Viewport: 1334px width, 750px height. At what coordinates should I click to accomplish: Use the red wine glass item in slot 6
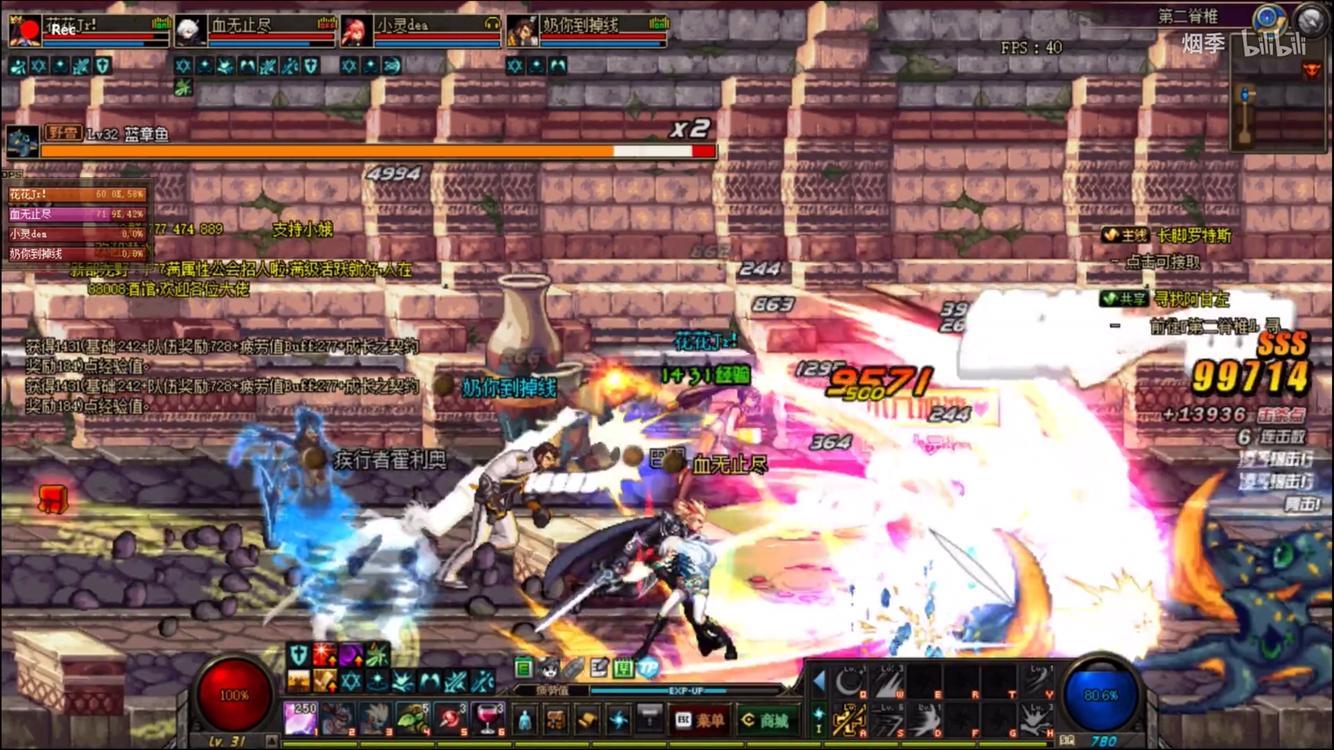(487, 718)
